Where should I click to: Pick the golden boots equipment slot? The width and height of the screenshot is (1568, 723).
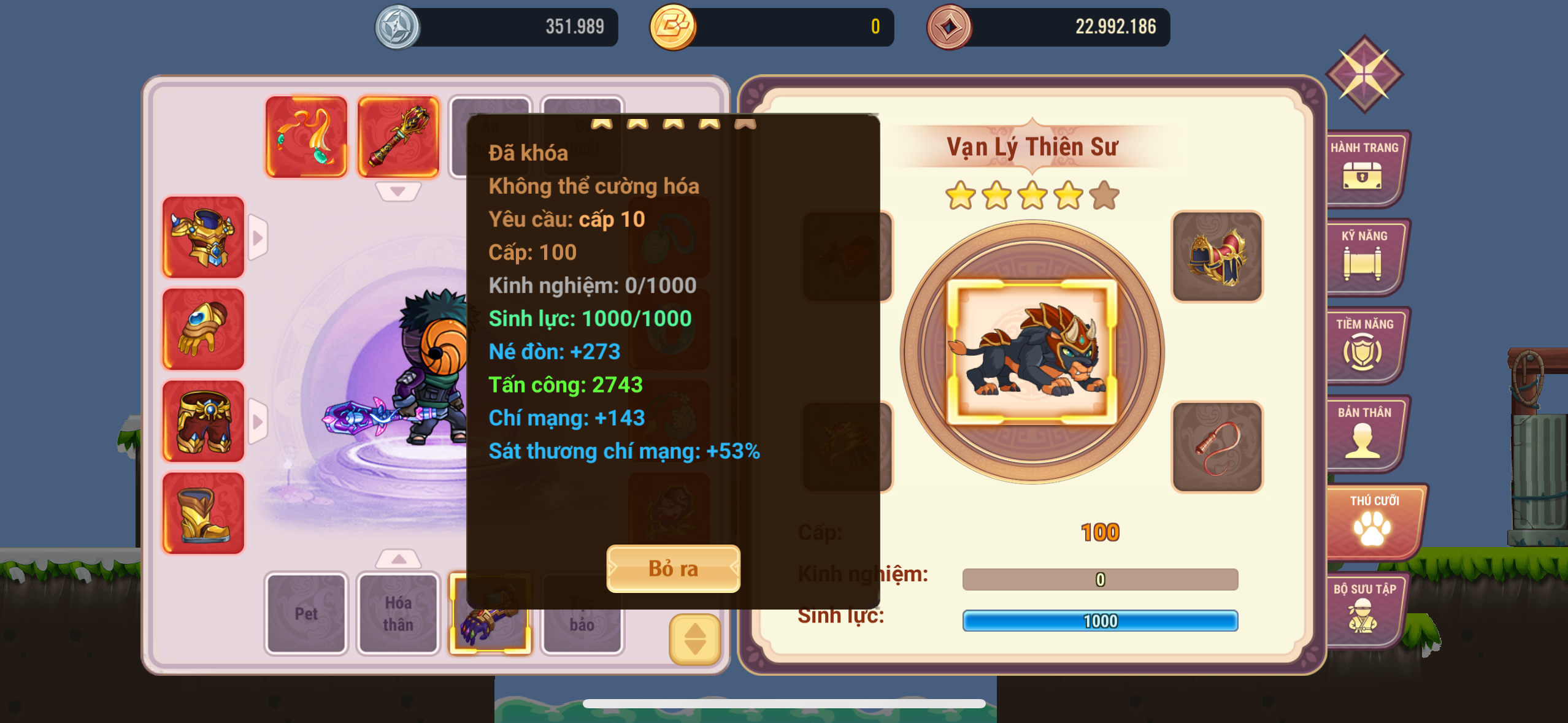[x=203, y=513]
